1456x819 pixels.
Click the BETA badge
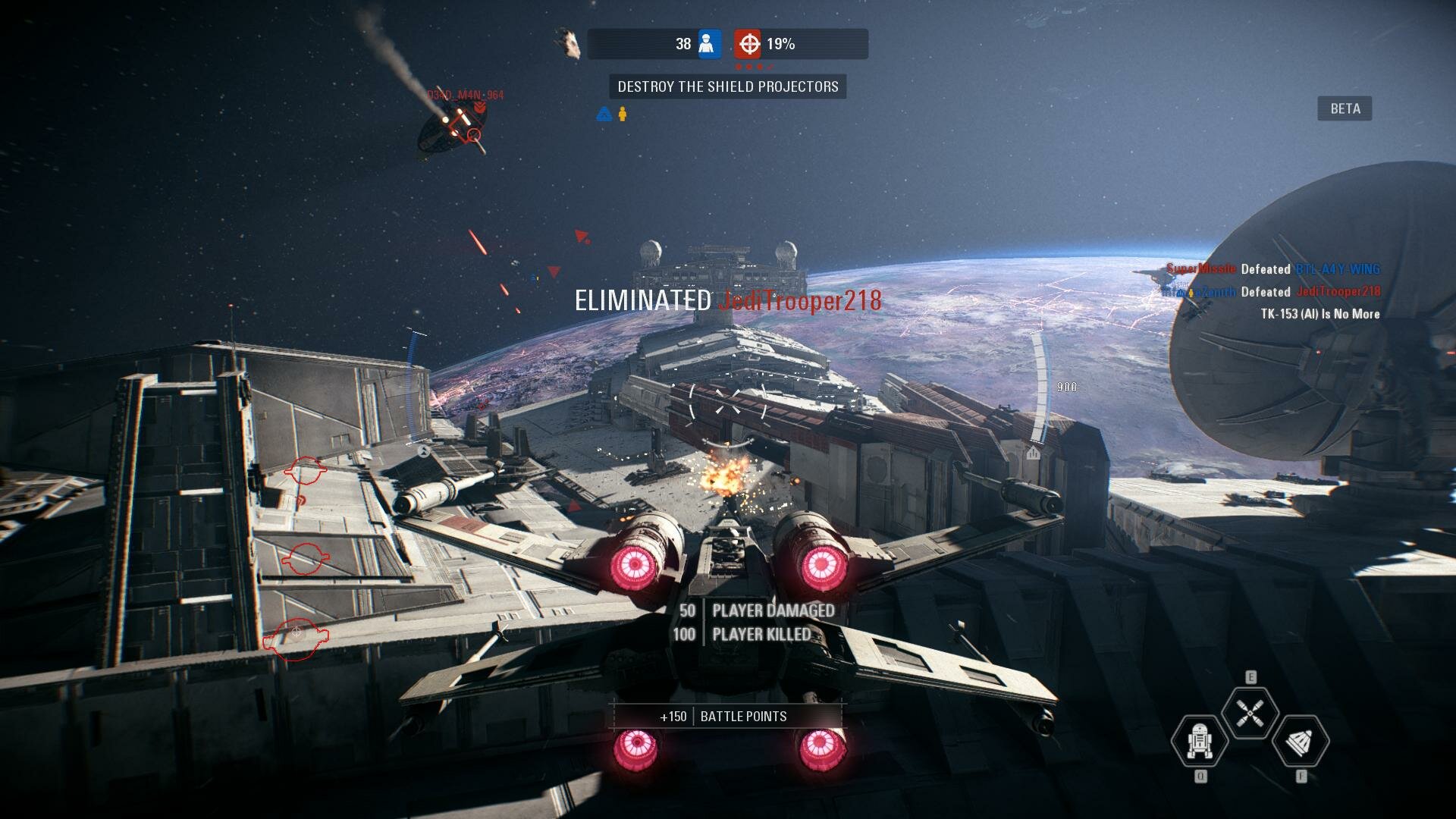tap(1345, 108)
